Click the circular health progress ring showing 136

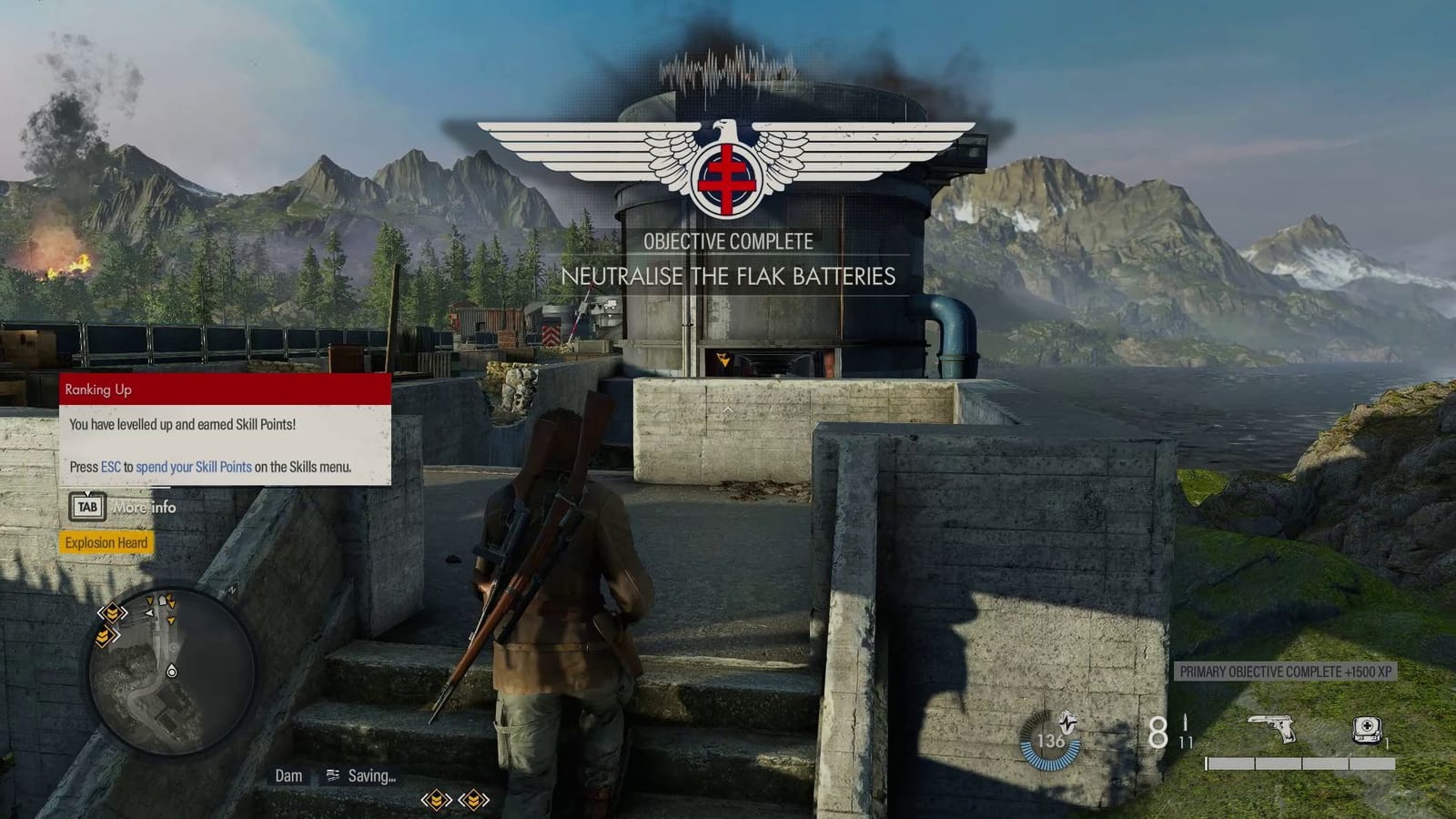[1049, 739]
